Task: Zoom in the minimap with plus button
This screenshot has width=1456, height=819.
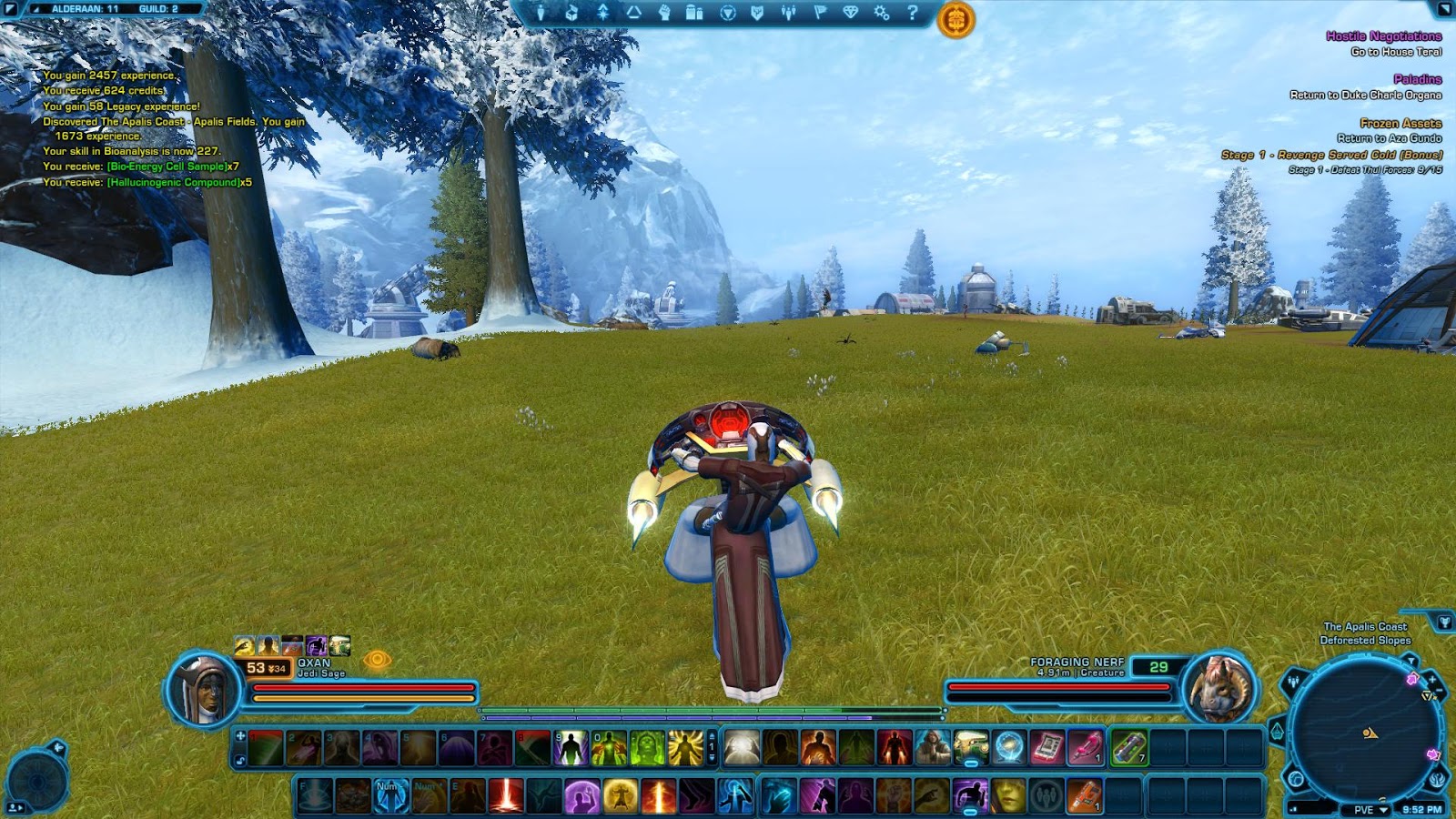Action: click(1431, 680)
